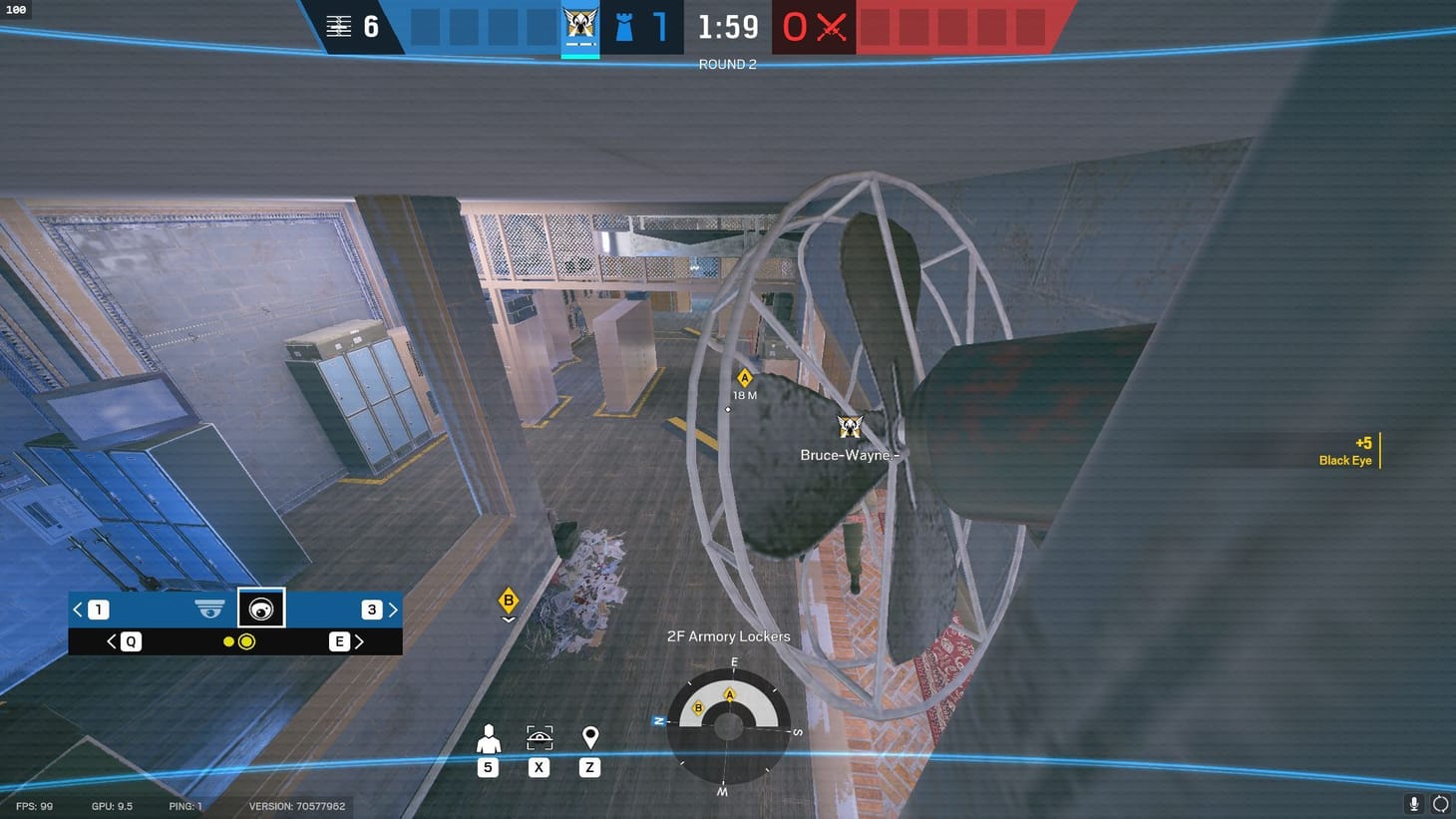
Task: Select gadget slot 3 on the selector bar
Action: (371, 609)
